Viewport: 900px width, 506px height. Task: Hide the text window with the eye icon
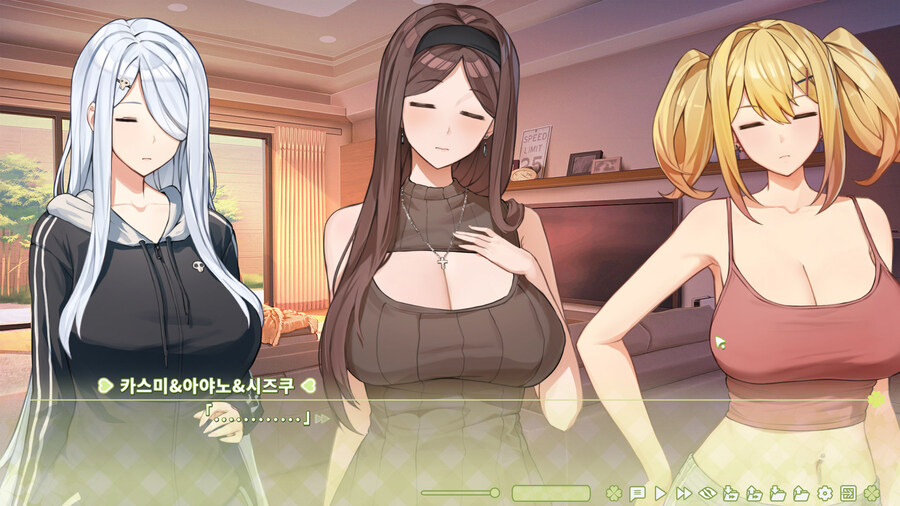coord(708,493)
